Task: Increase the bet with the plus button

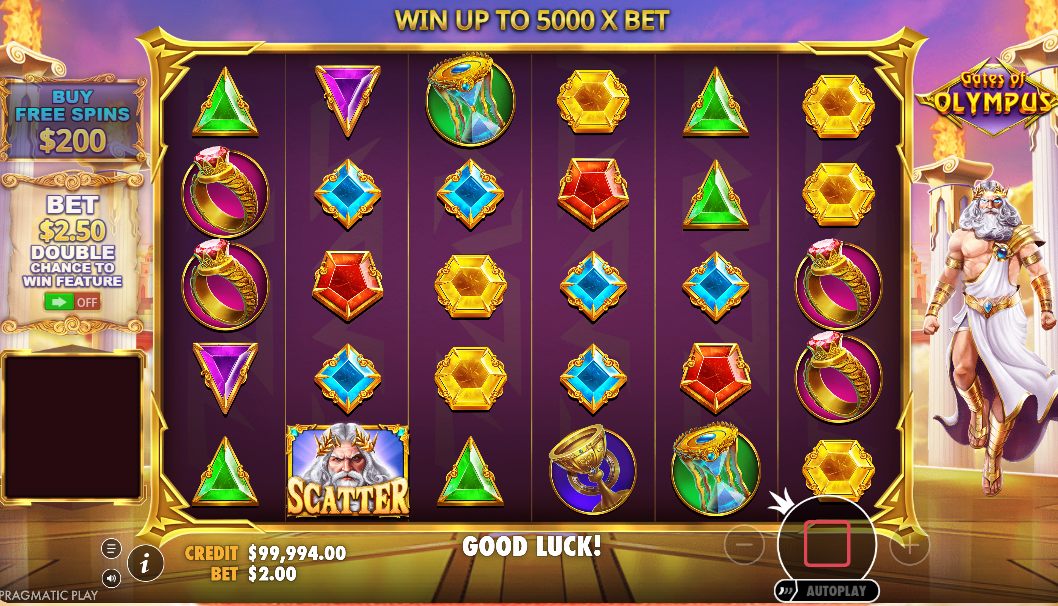Action: coord(909,545)
